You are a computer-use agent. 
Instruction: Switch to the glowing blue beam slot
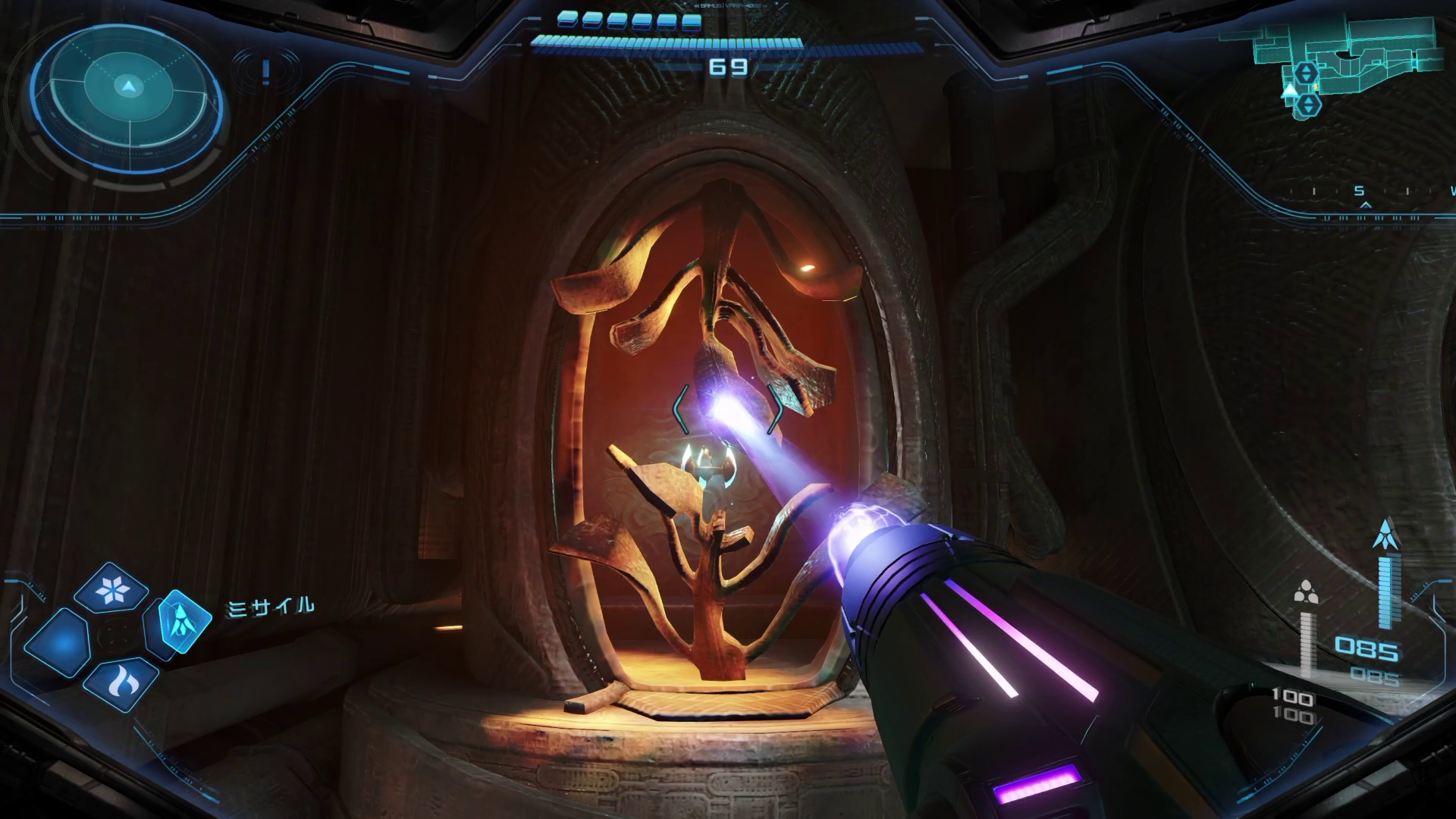click(59, 645)
